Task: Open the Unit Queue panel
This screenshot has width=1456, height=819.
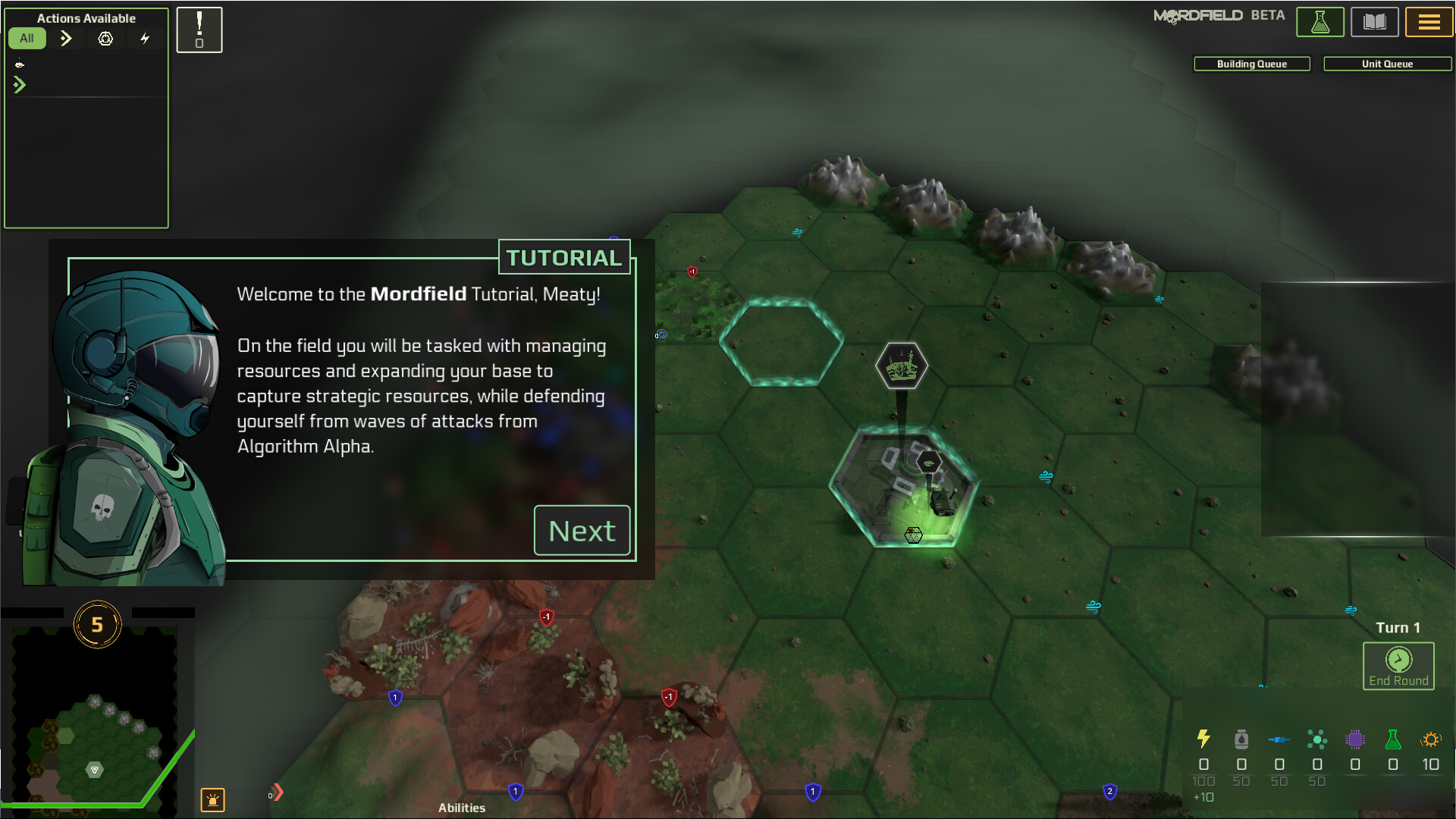Action: [1387, 64]
